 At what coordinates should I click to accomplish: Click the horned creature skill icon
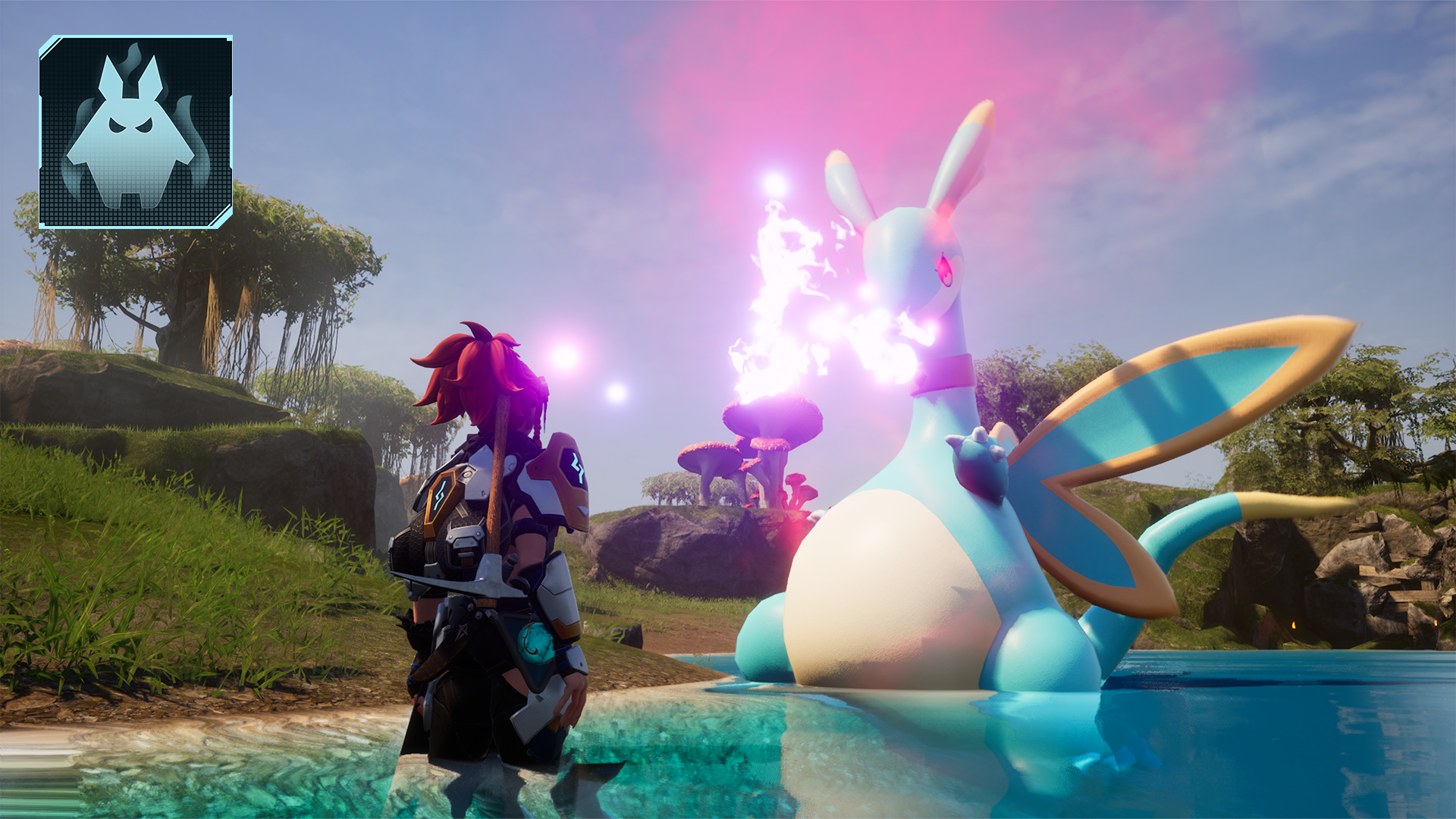pos(136,132)
